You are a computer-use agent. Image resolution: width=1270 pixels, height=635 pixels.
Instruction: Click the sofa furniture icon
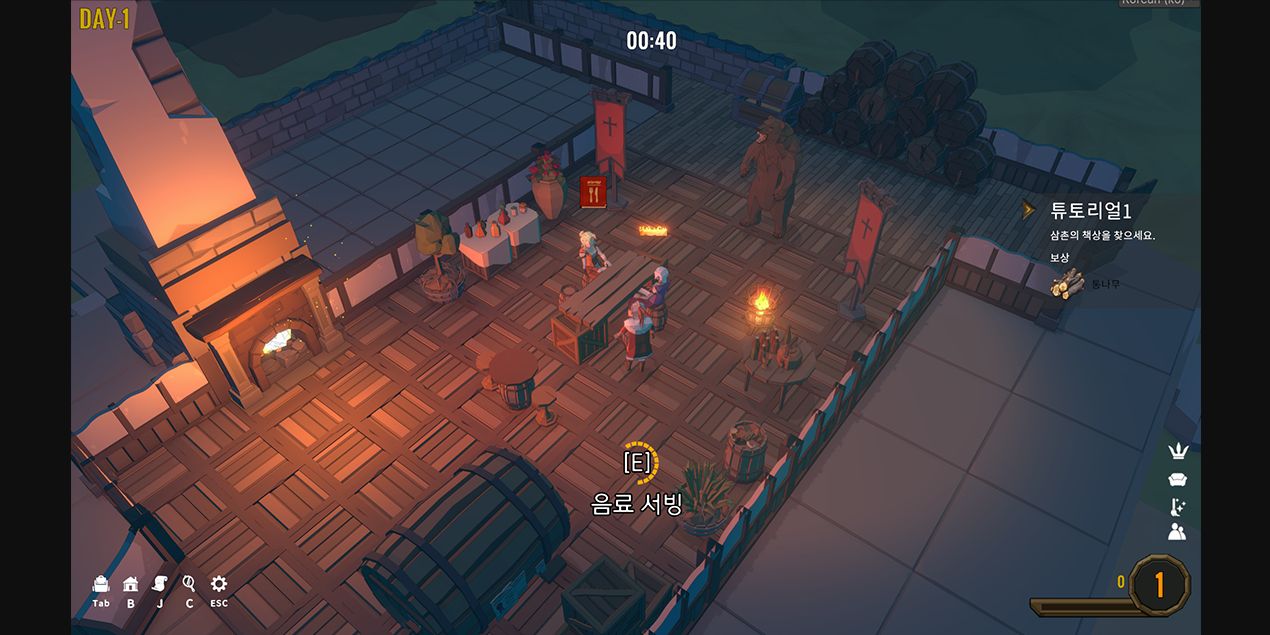tap(1177, 480)
